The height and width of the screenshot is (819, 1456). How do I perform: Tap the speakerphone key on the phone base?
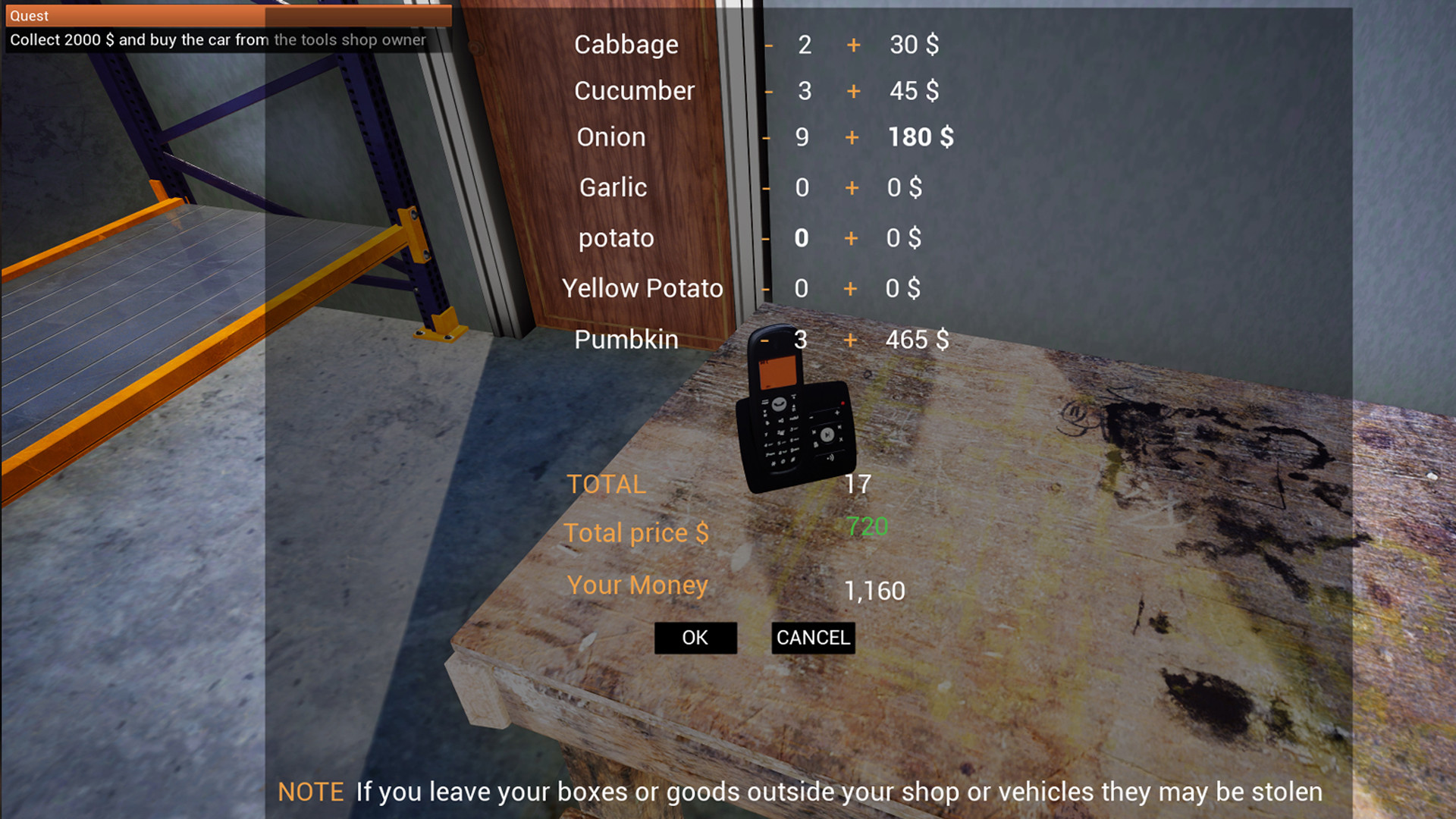click(830, 457)
